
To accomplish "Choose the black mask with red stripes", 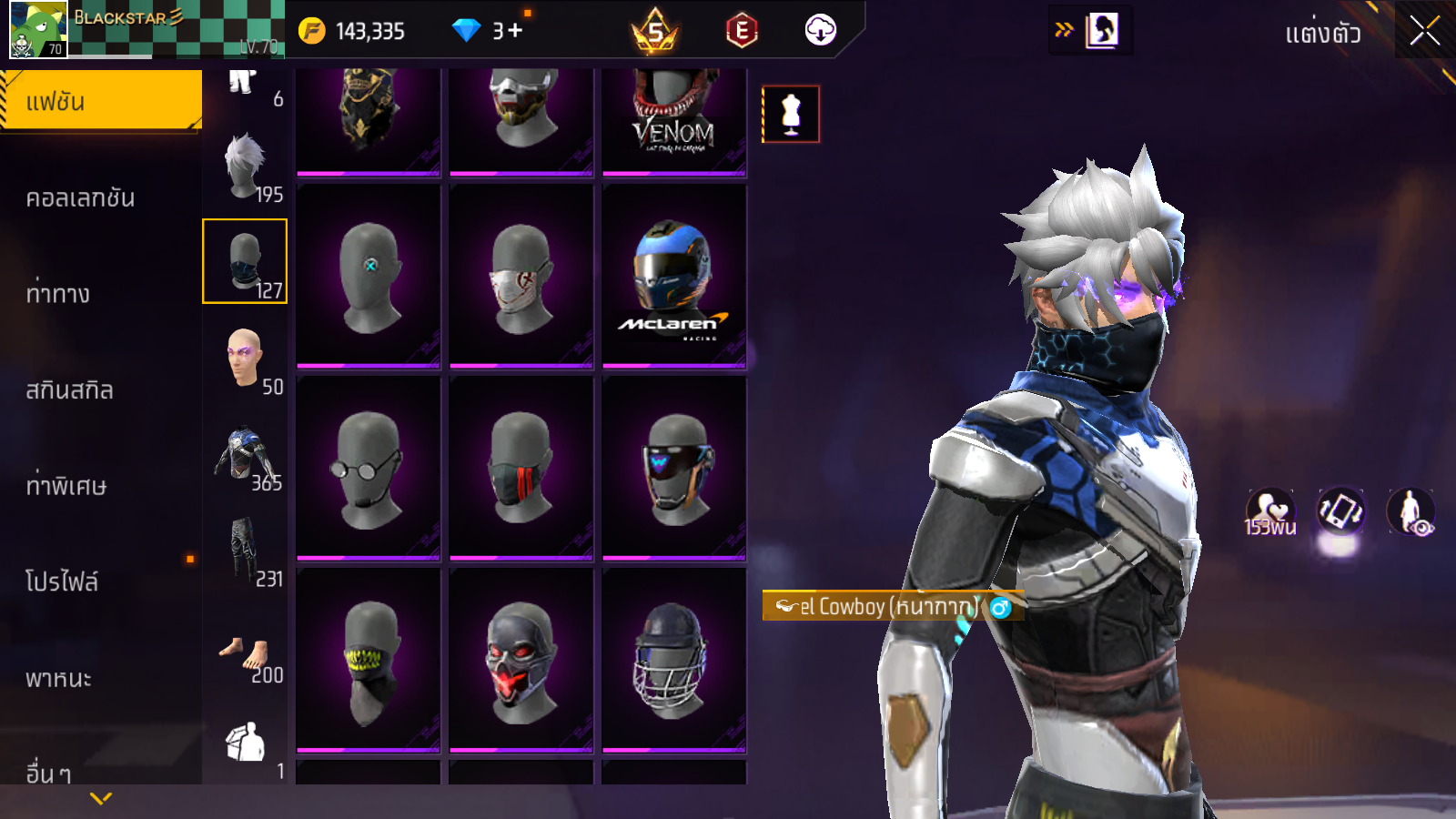I will (521, 468).
